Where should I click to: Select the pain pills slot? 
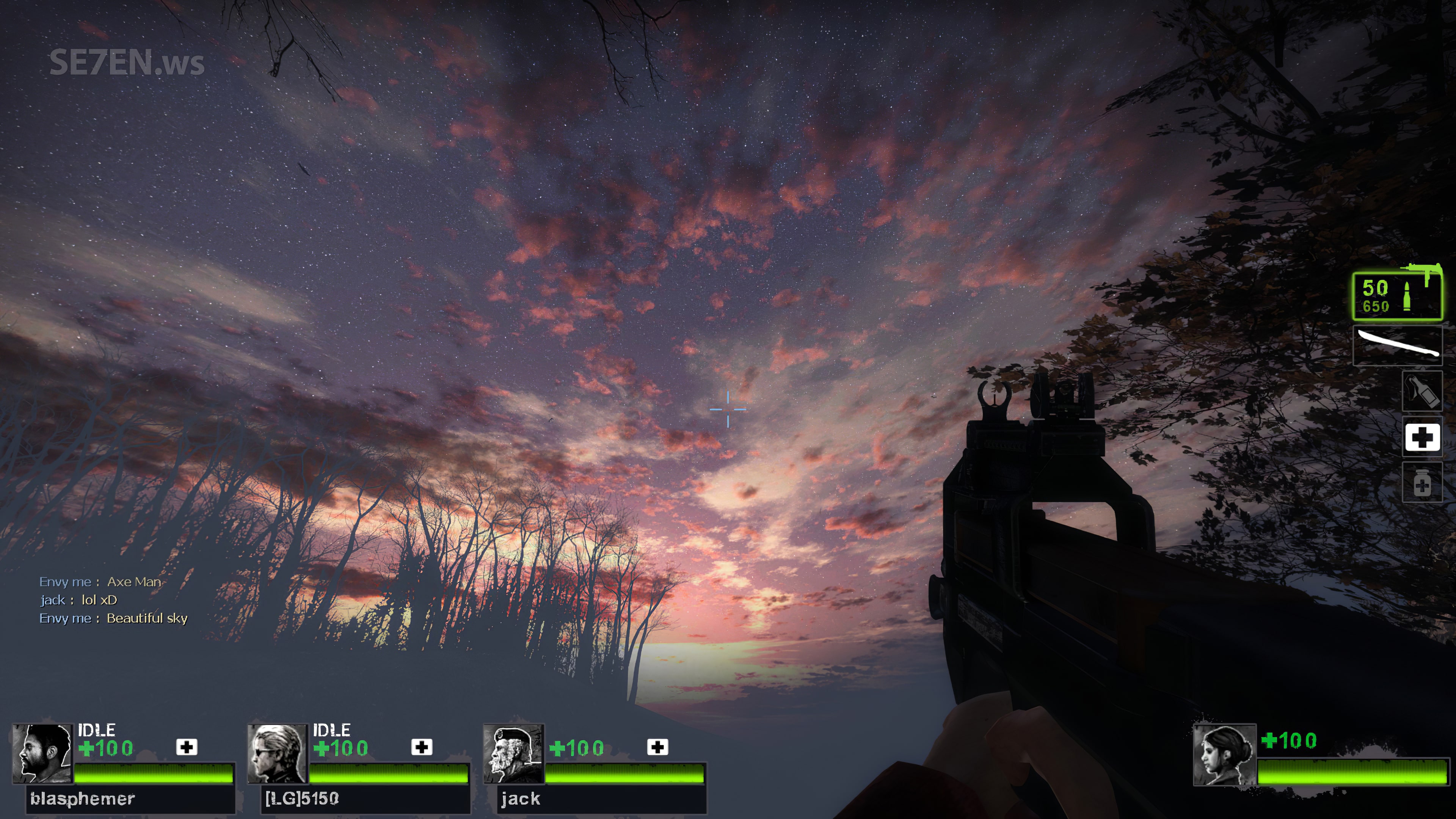[1422, 483]
